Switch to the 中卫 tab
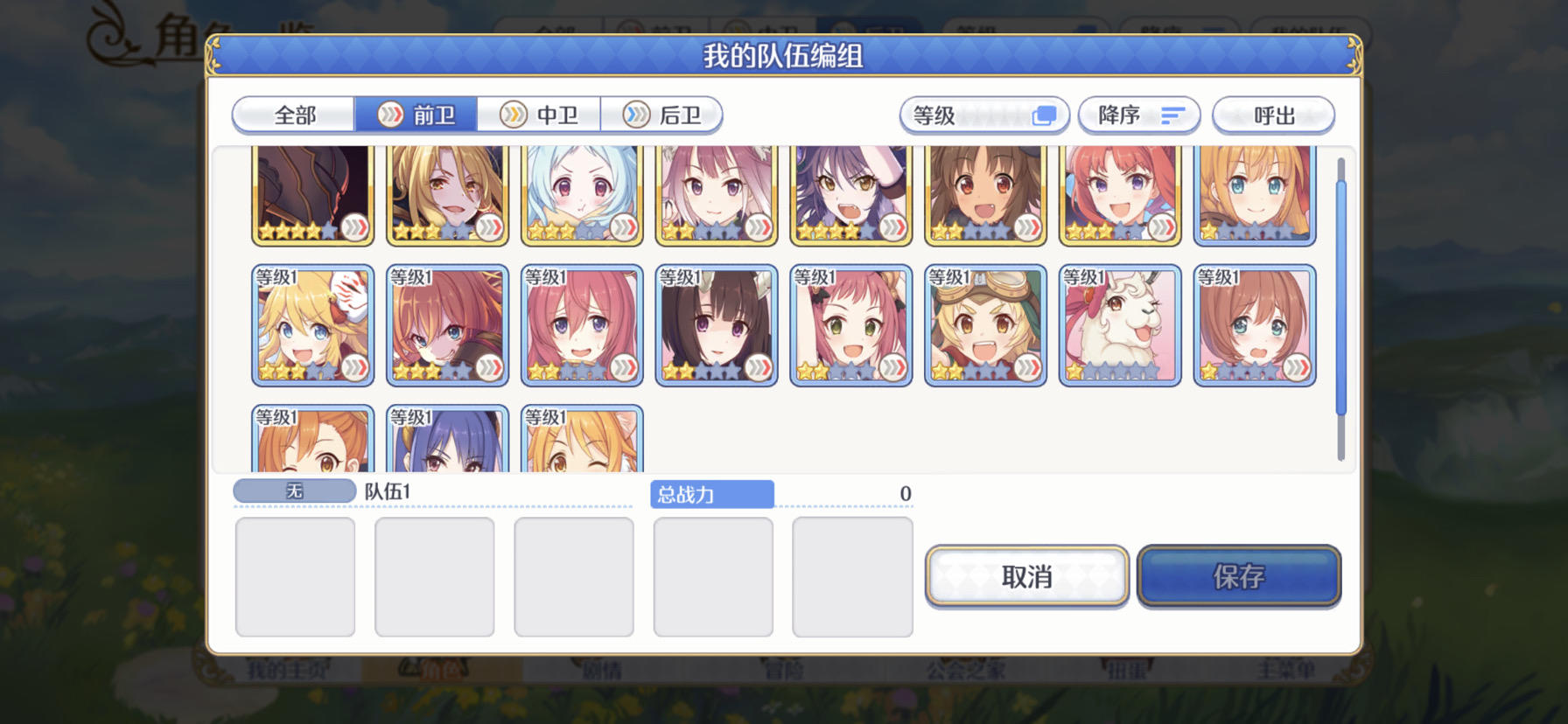This screenshot has height=724, width=1568. [x=540, y=114]
